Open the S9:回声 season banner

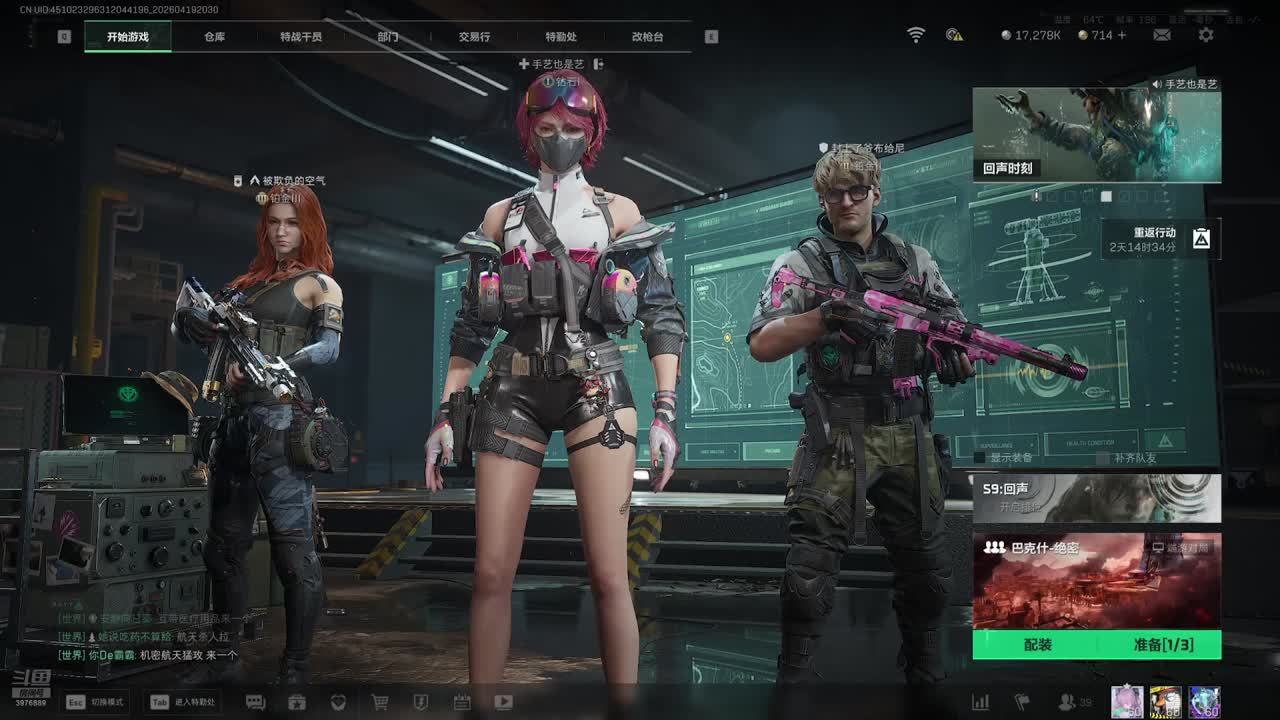(x=1096, y=498)
